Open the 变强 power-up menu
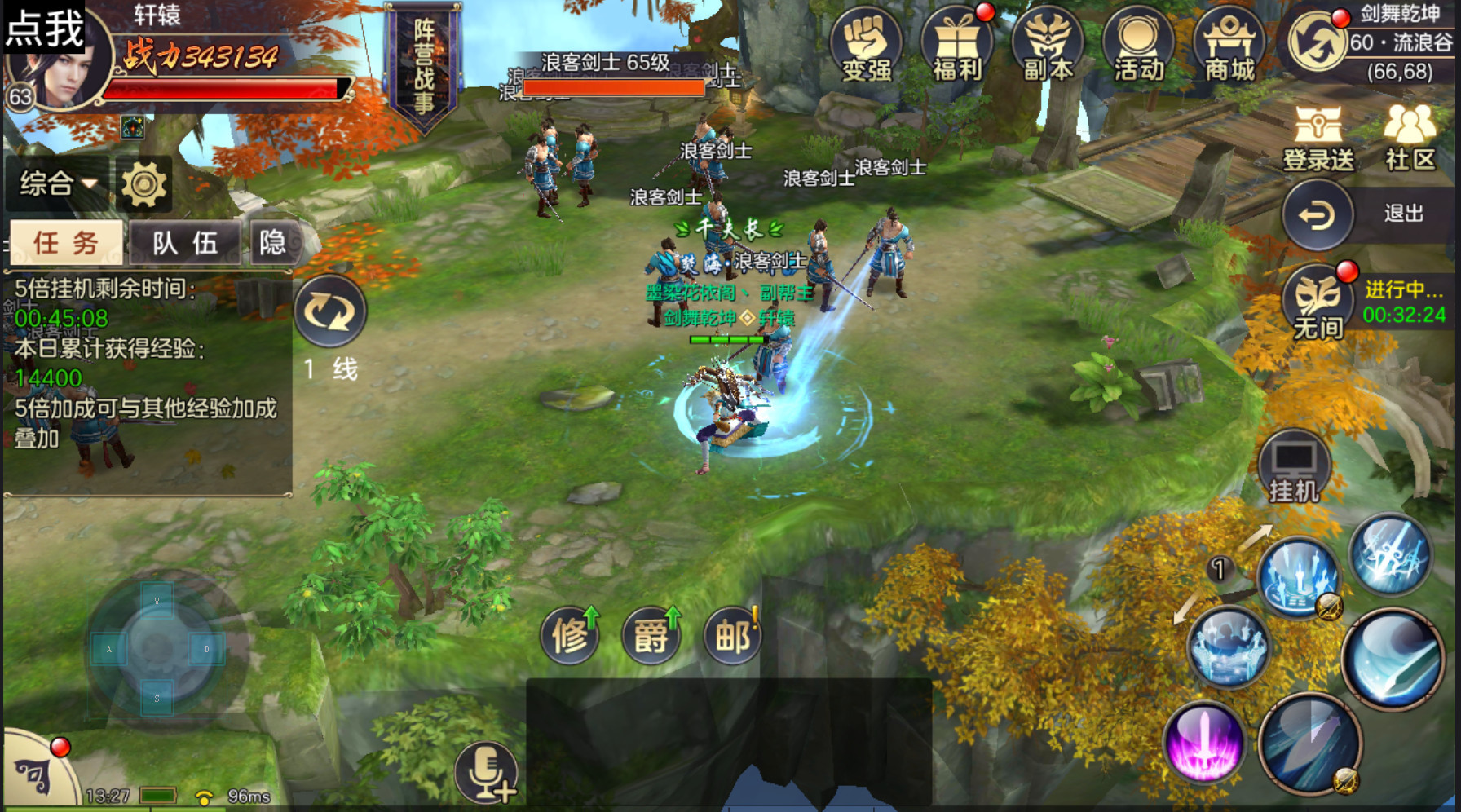Screen dimensions: 1461x812 866,46
